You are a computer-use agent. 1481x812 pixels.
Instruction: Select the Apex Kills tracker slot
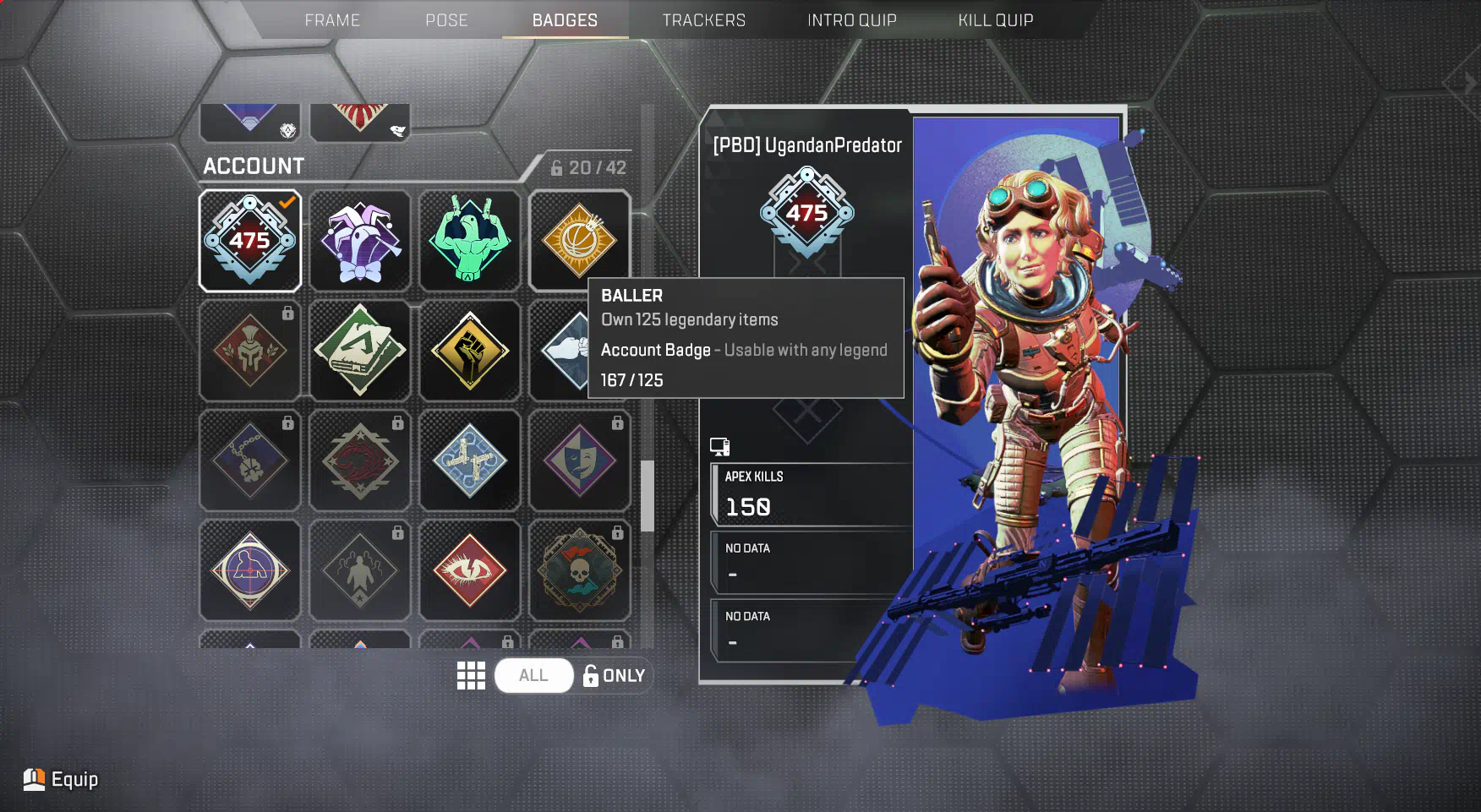click(x=810, y=495)
